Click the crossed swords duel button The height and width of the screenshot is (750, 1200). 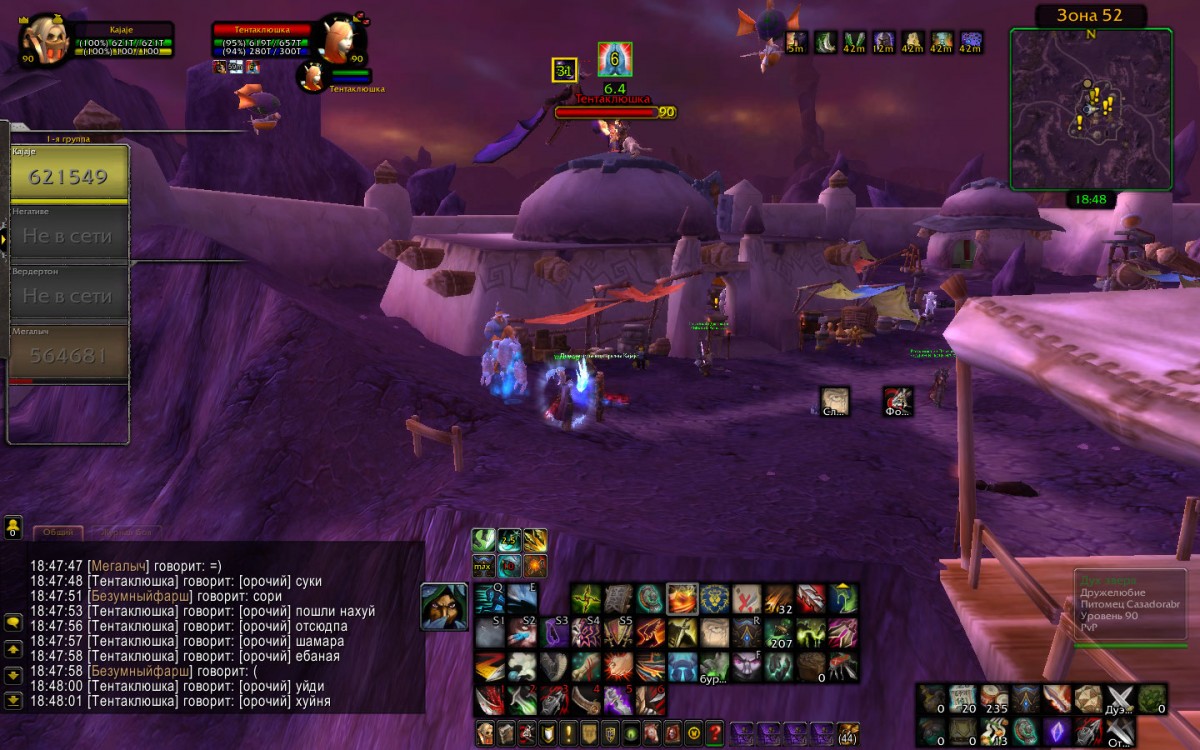pyautogui.click(x=1121, y=698)
